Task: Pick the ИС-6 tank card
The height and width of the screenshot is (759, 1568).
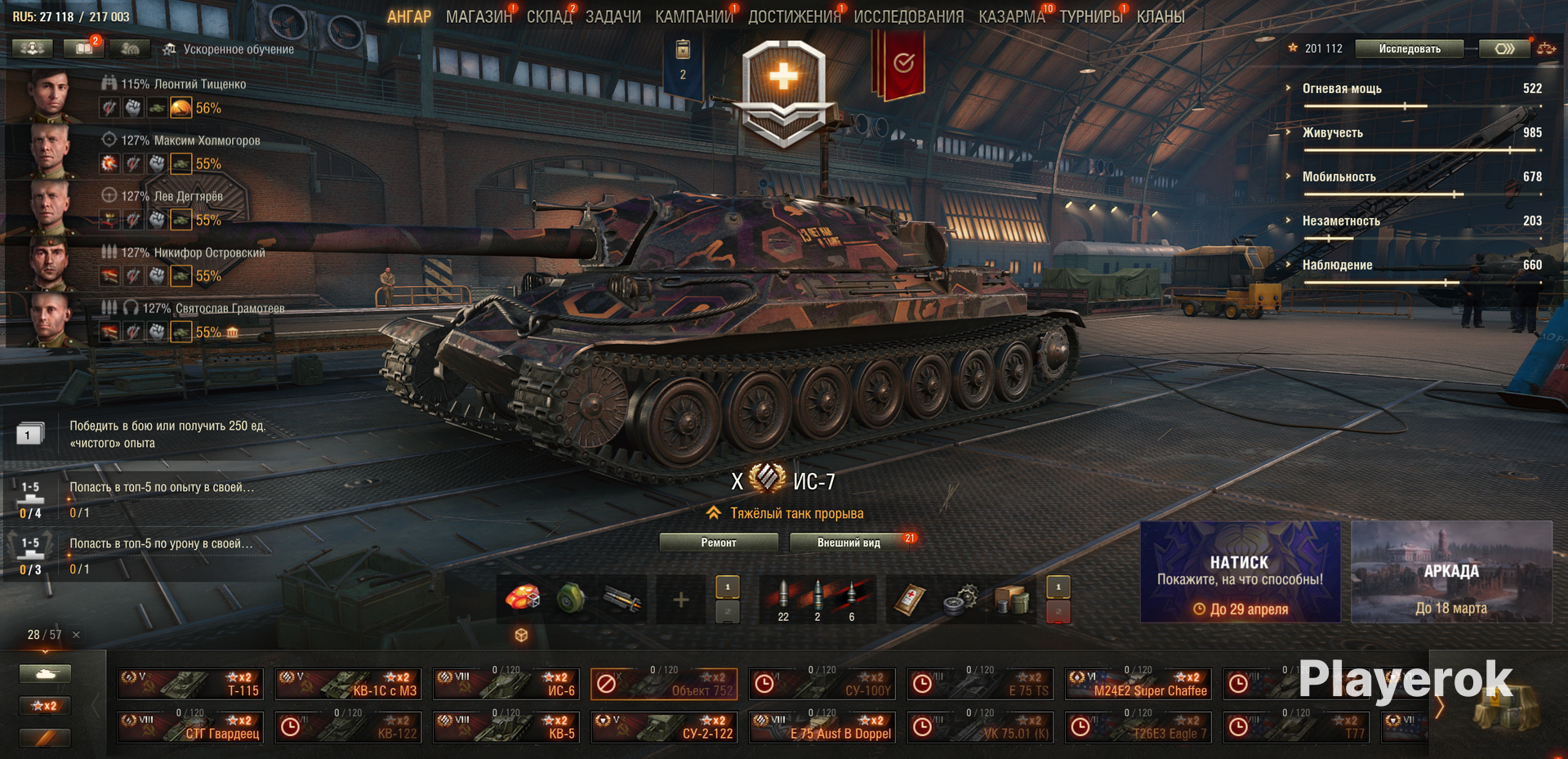Action: pyautogui.click(x=506, y=684)
